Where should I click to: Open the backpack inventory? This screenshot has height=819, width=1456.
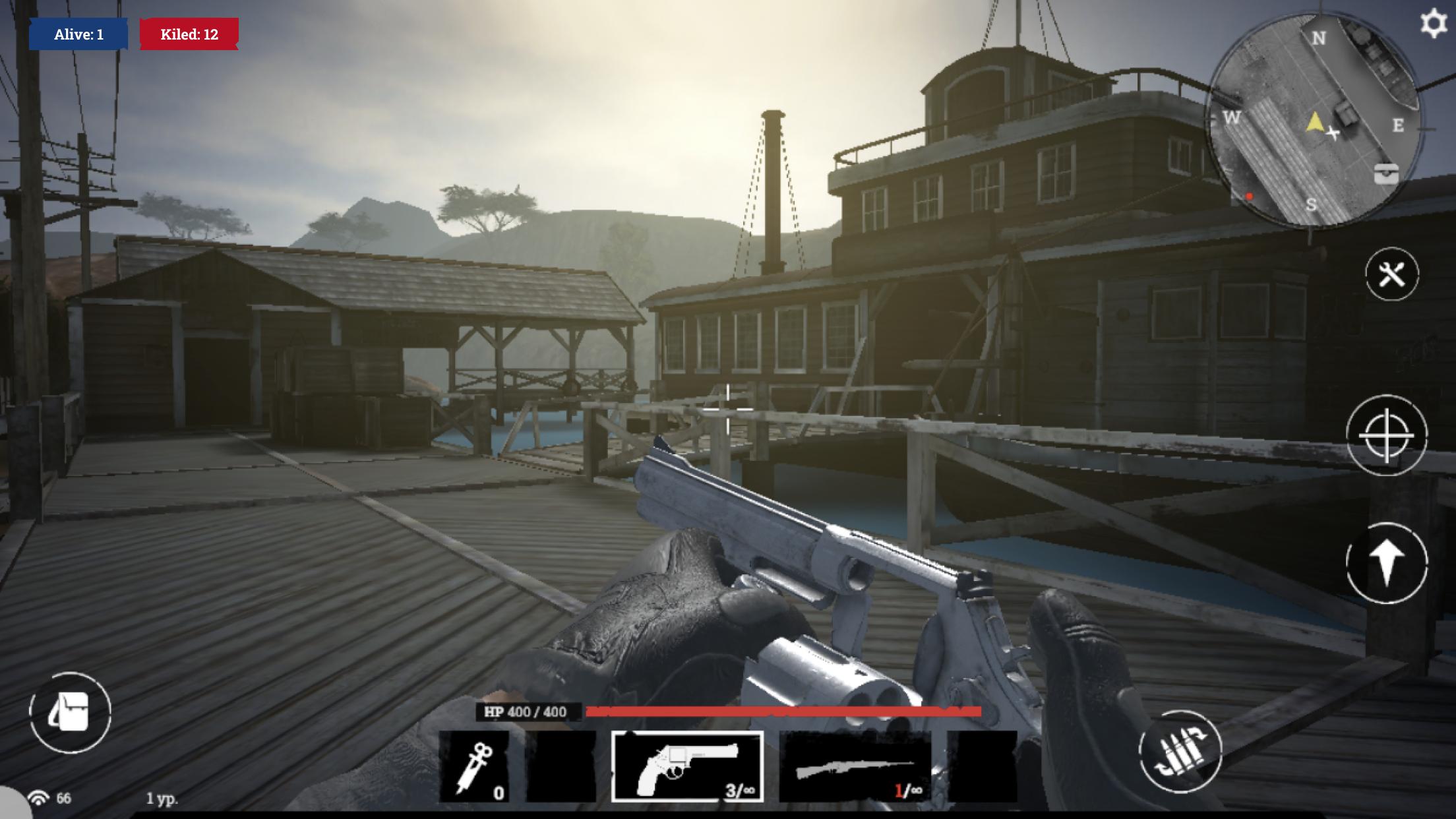tap(70, 712)
